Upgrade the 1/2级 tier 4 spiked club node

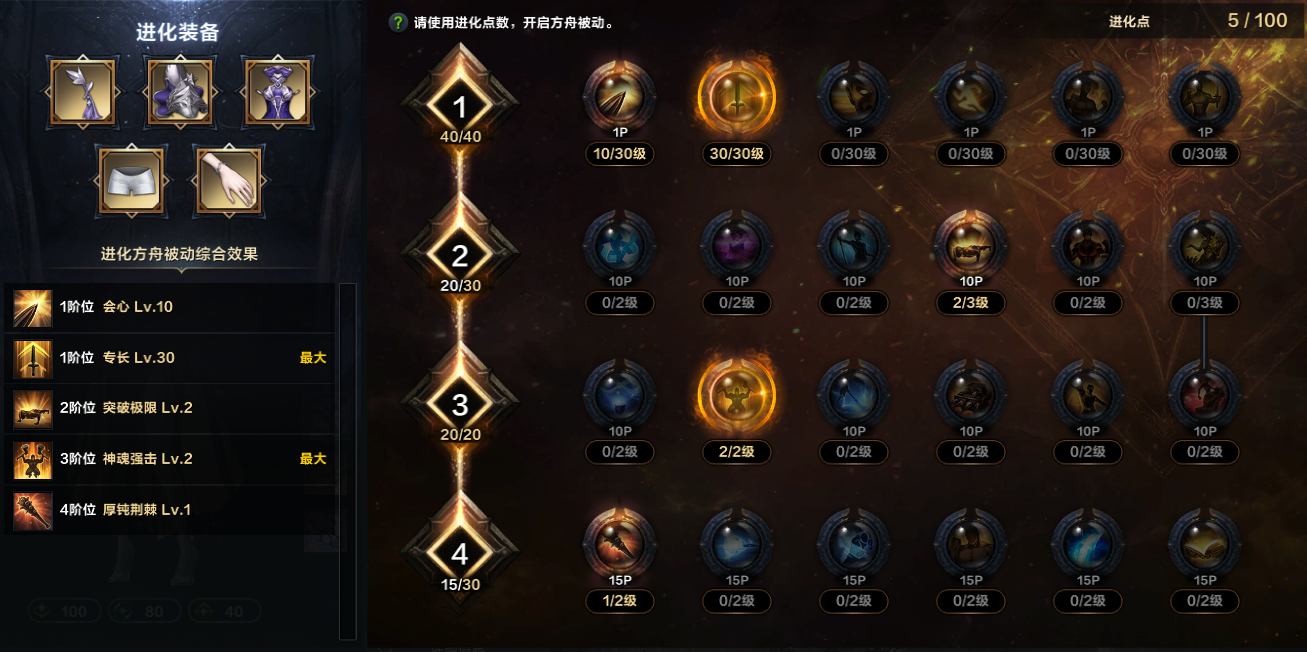(619, 544)
